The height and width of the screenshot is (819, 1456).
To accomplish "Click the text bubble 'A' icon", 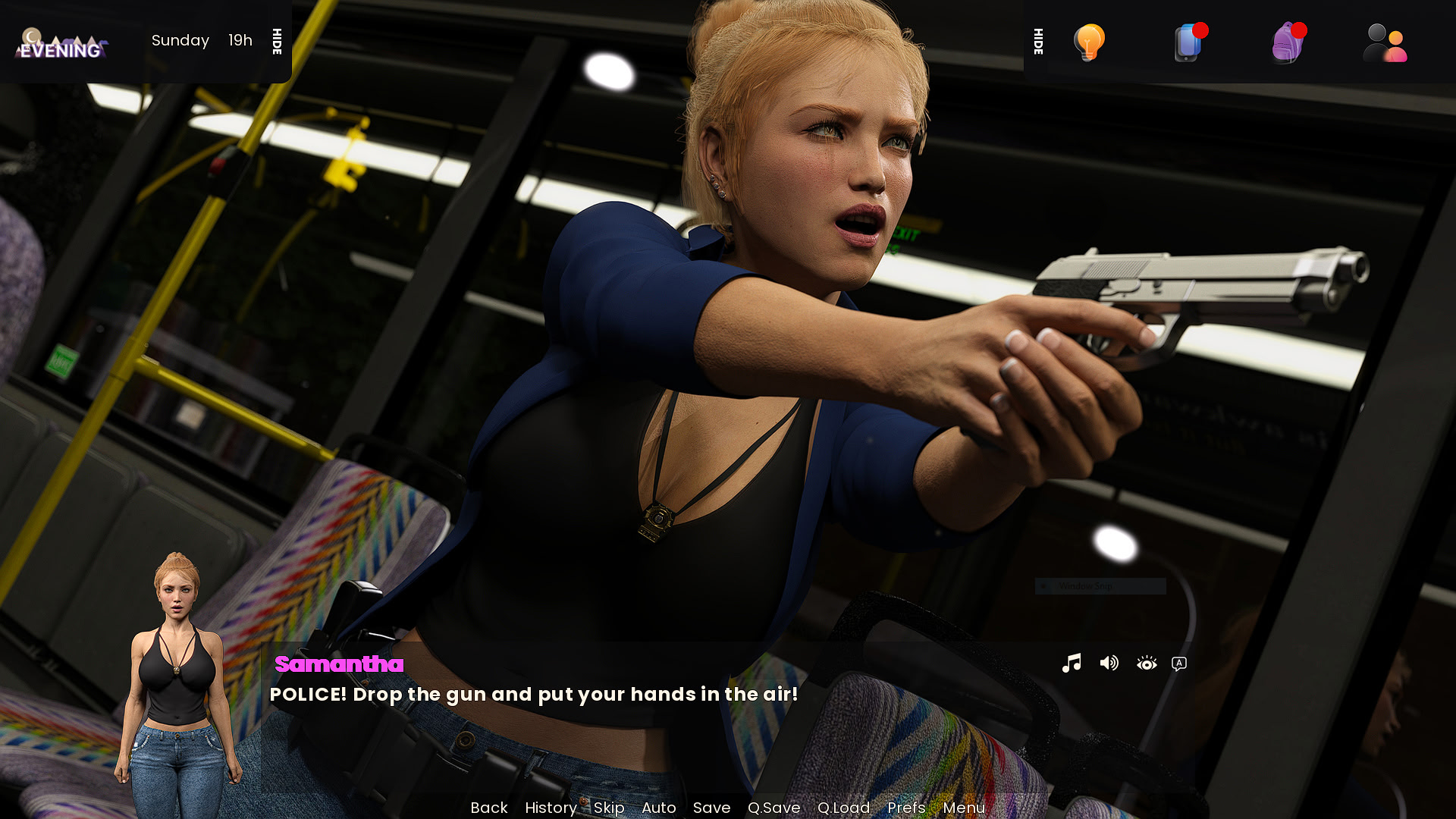I will click(x=1179, y=664).
